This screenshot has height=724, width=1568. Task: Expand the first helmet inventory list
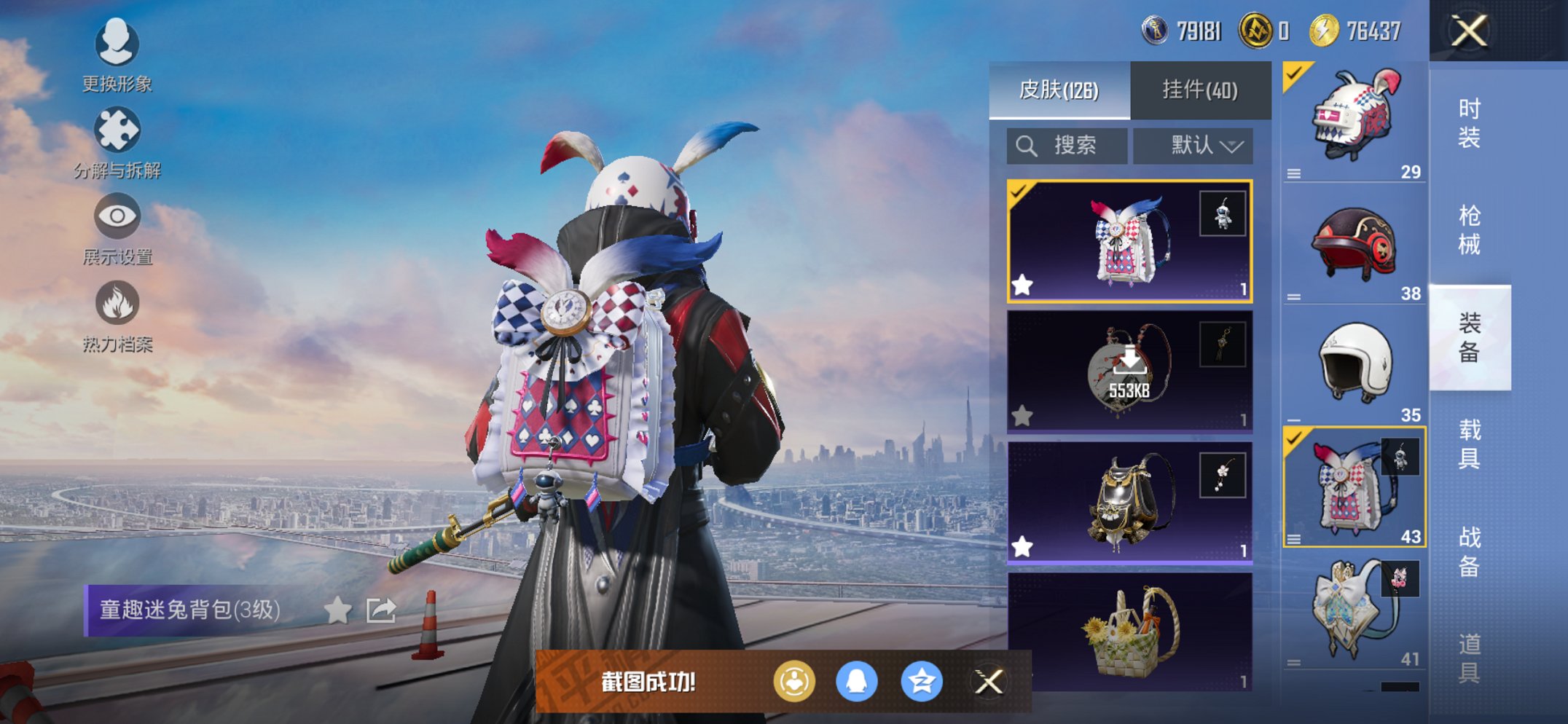point(1293,173)
